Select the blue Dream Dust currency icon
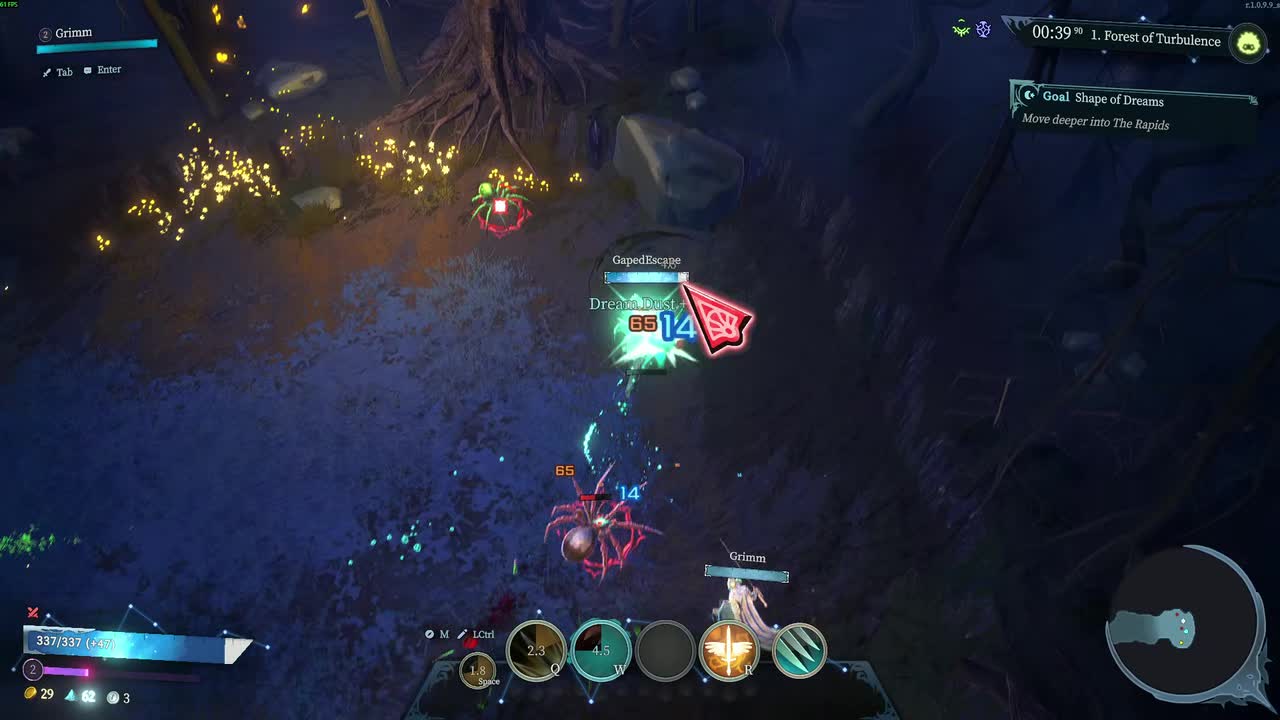This screenshot has width=1280, height=720. [72, 698]
